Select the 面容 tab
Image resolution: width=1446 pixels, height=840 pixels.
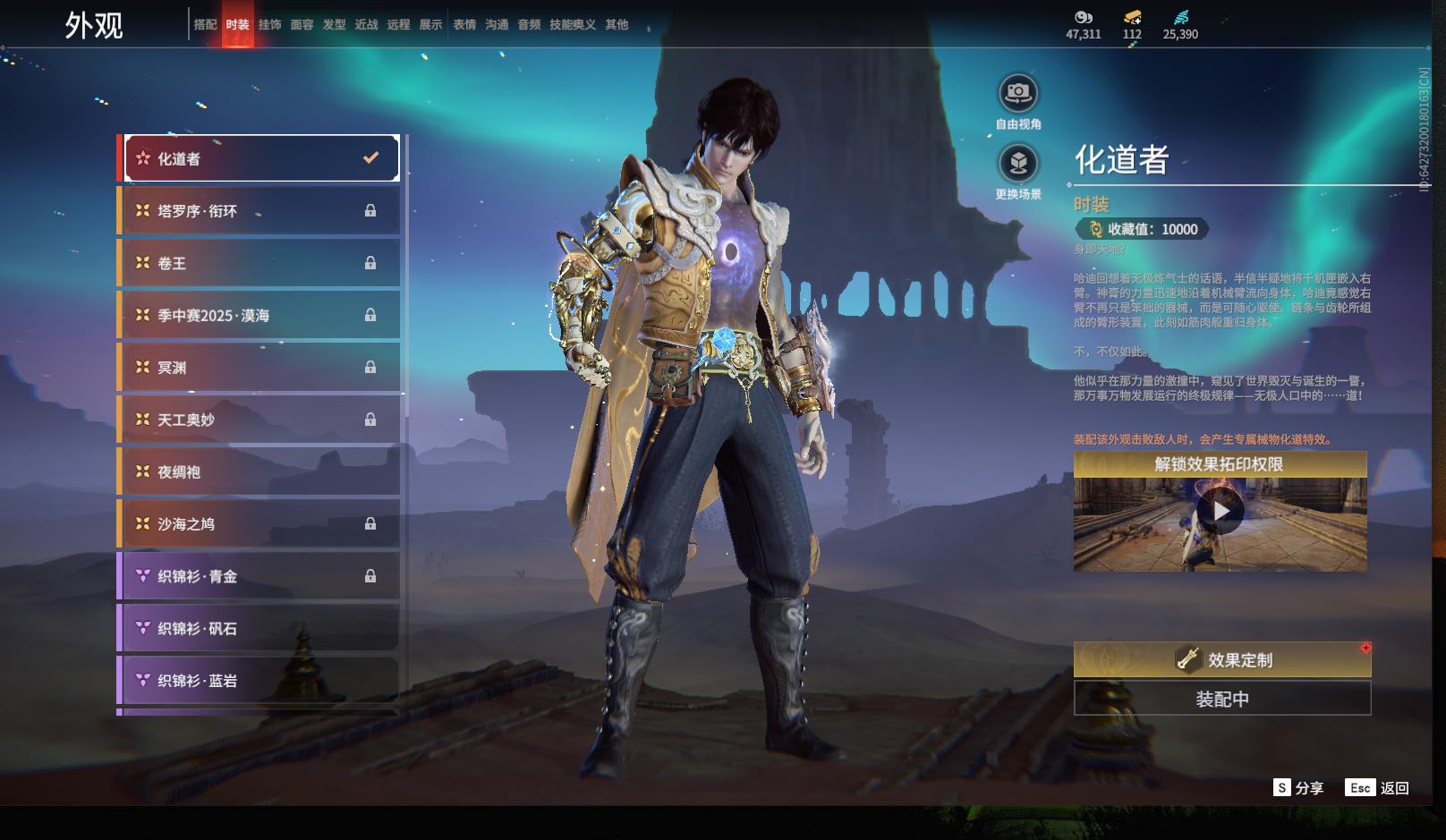(x=302, y=25)
